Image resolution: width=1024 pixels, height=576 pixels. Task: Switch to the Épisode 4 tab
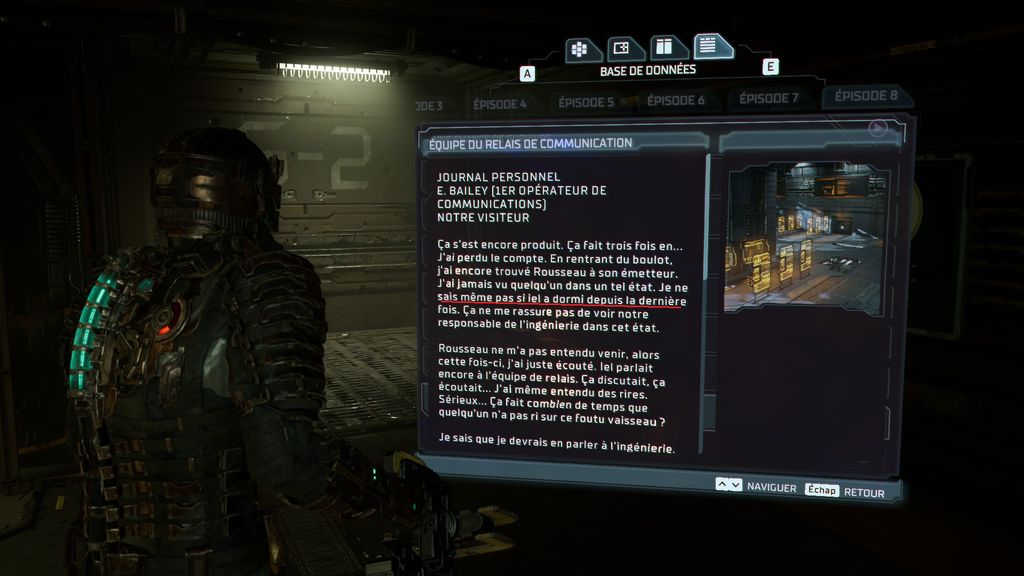pos(501,104)
